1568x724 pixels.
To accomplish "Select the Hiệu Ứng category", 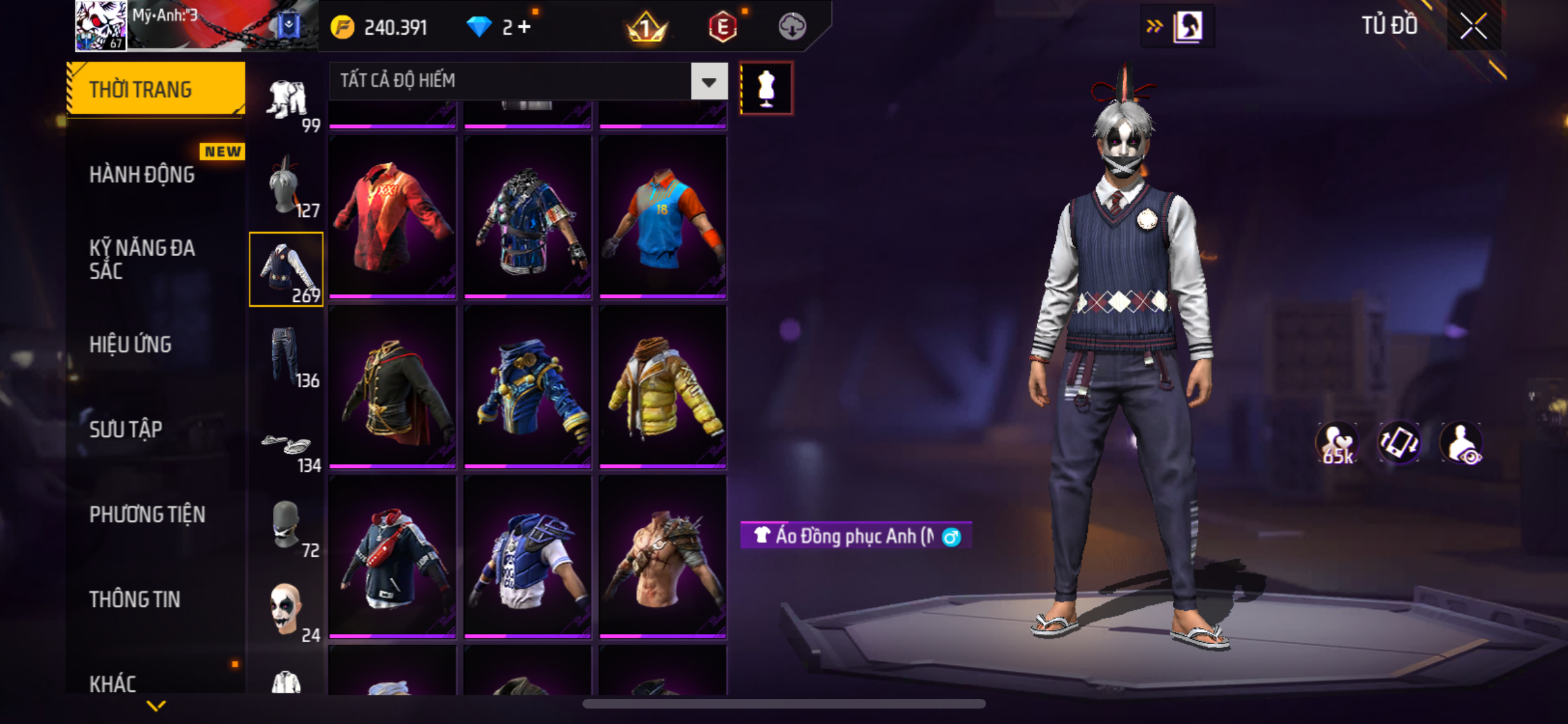I will (131, 344).
